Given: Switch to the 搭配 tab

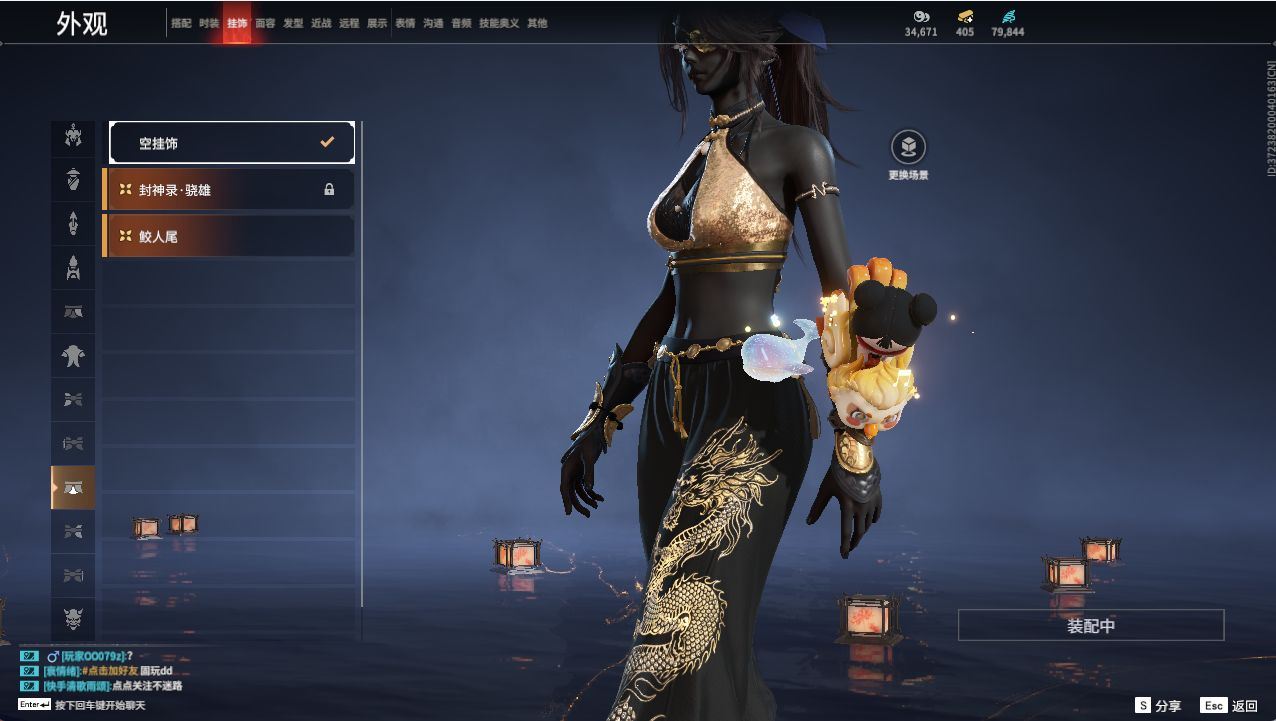Looking at the screenshot, I should [x=181, y=23].
